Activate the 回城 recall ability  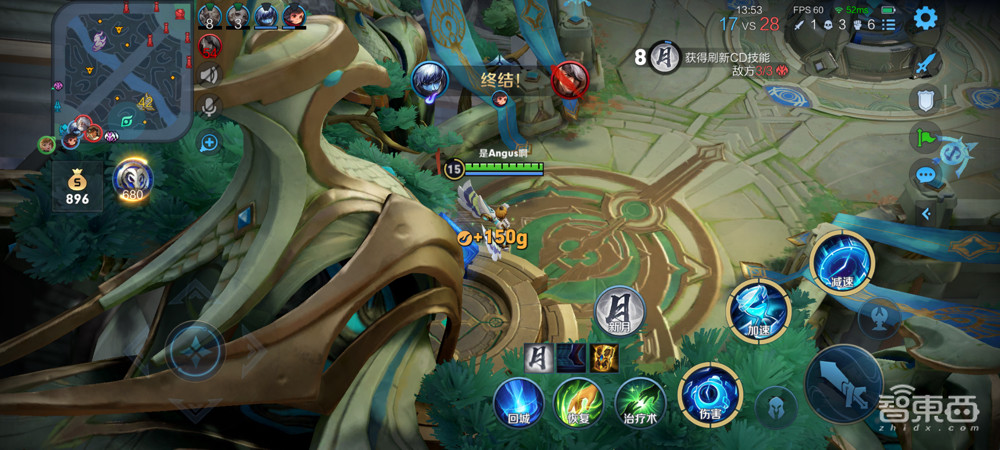pyautogui.click(x=519, y=400)
